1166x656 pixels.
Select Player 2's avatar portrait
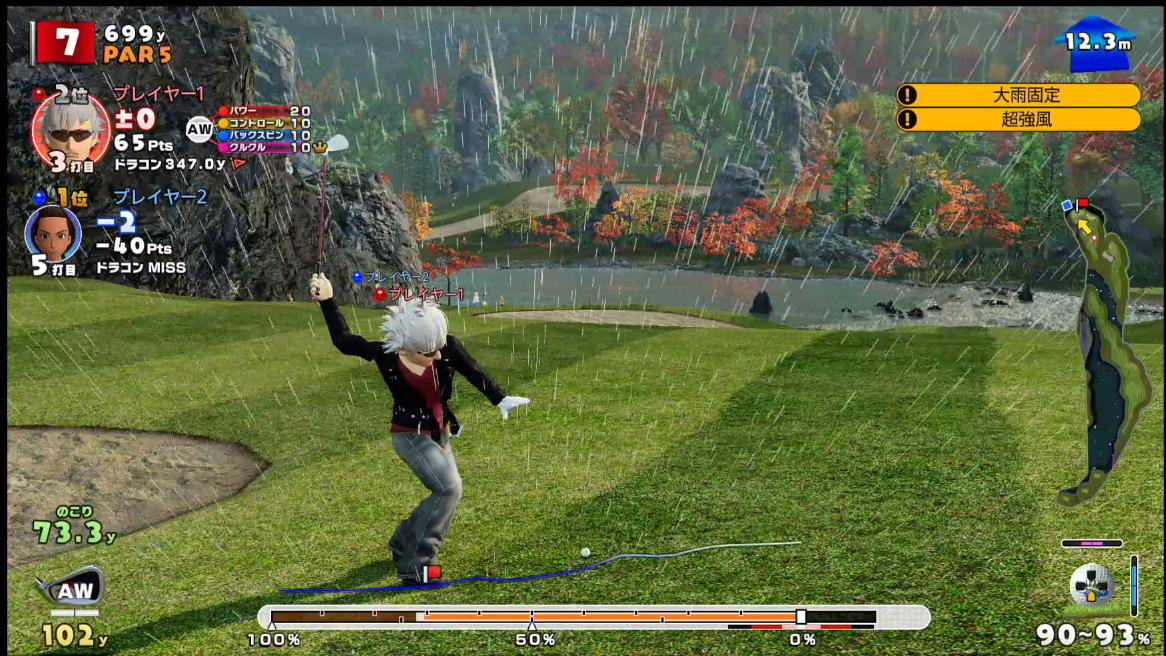[x=53, y=234]
